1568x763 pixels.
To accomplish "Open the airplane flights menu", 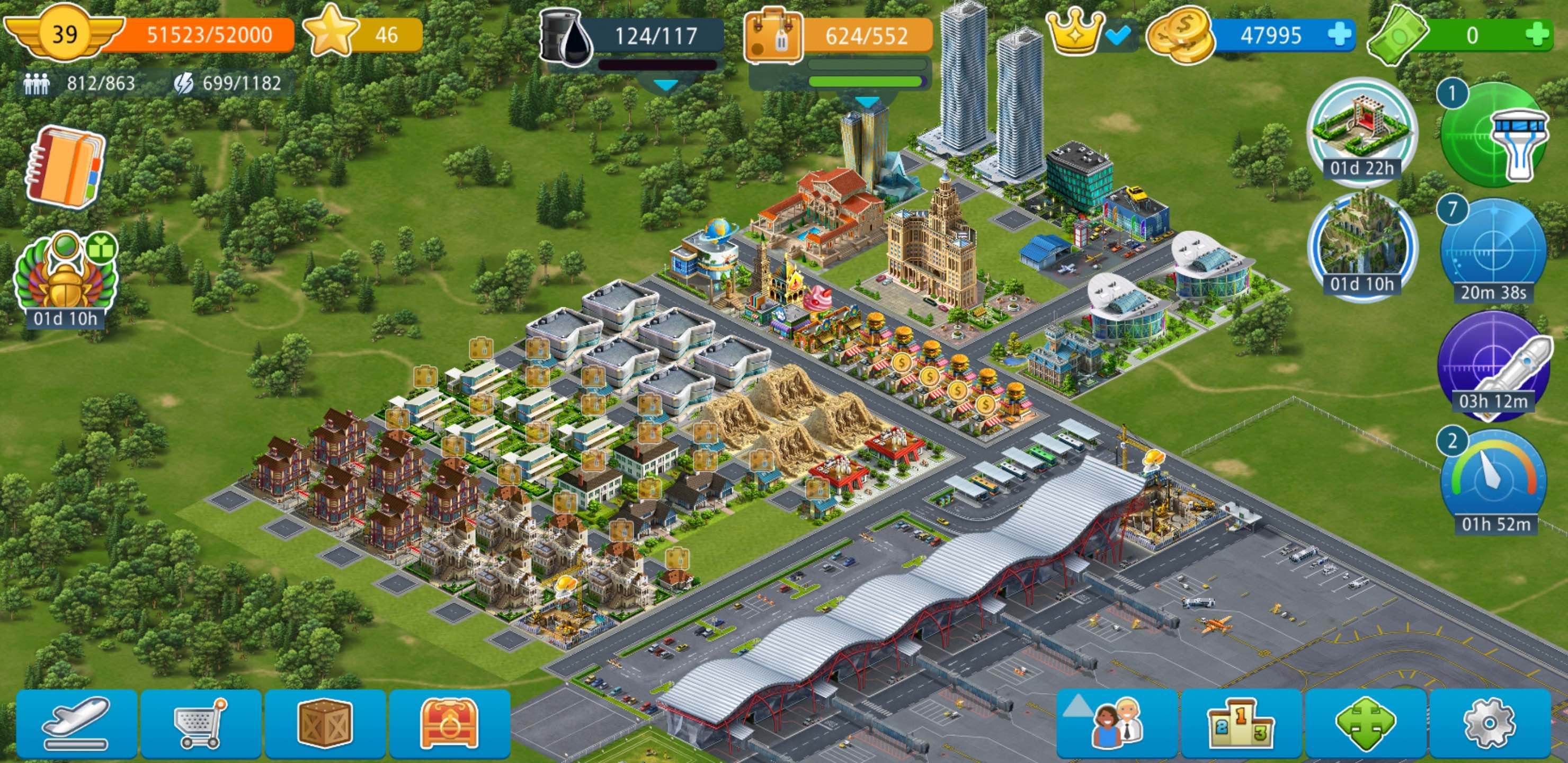I will pyautogui.click(x=77, y=723).
